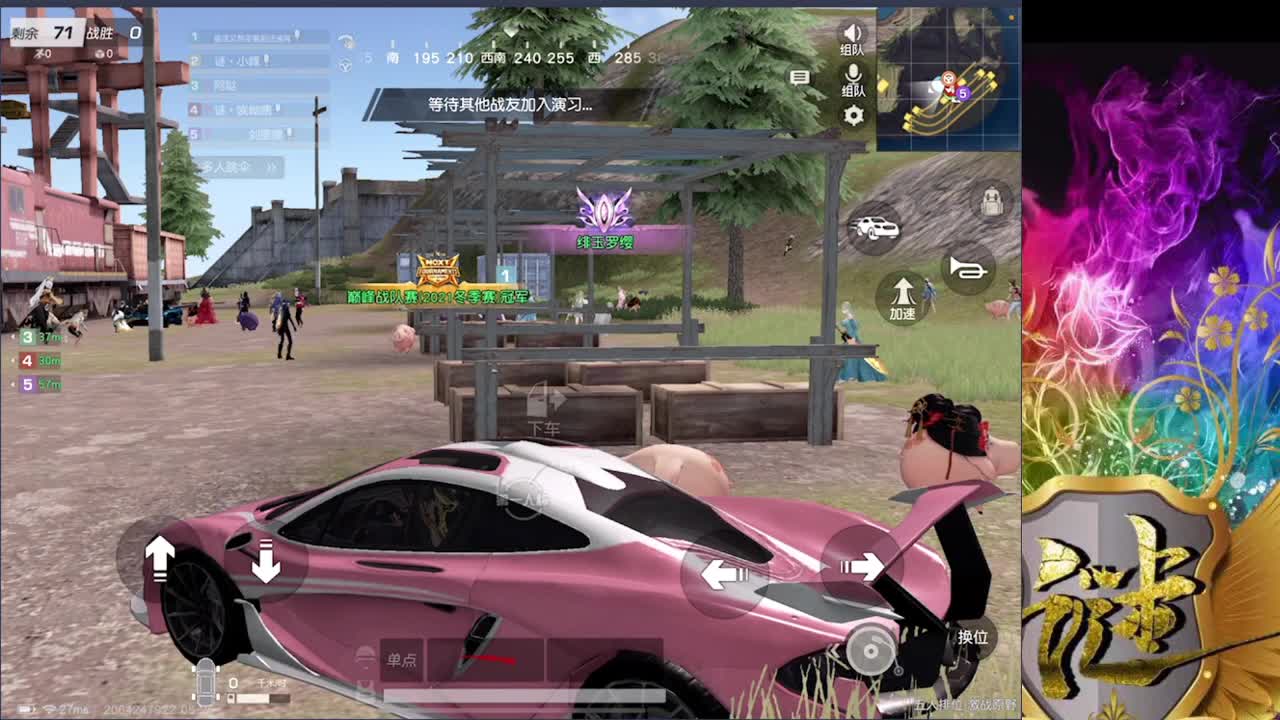This screenshot has width=1280, height=720.
Task: Tap the white car vehicle icon
Action: (x=876, y=228)
